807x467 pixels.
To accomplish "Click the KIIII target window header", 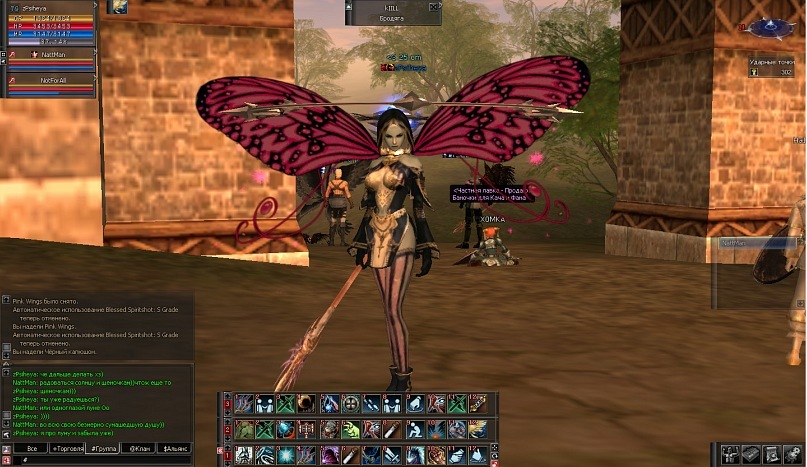I will pyautogui.click(x=392, y=6).
